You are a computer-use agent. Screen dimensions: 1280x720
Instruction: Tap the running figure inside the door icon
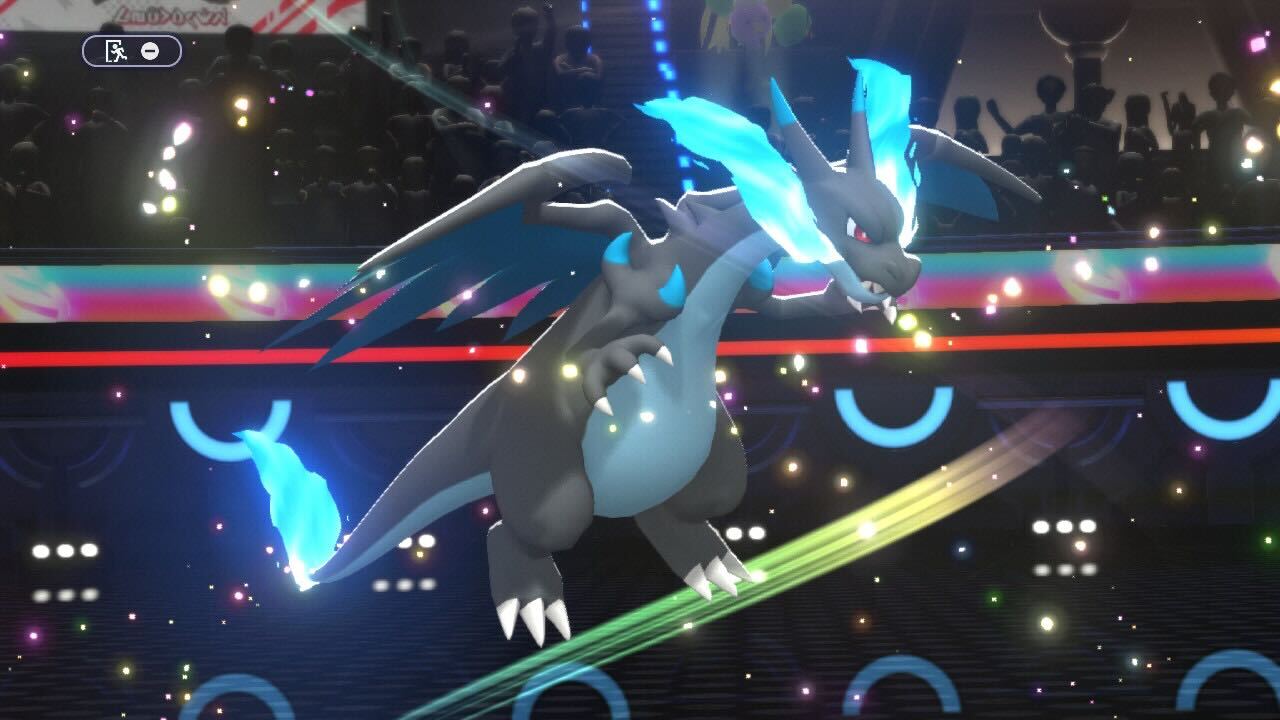117,51
